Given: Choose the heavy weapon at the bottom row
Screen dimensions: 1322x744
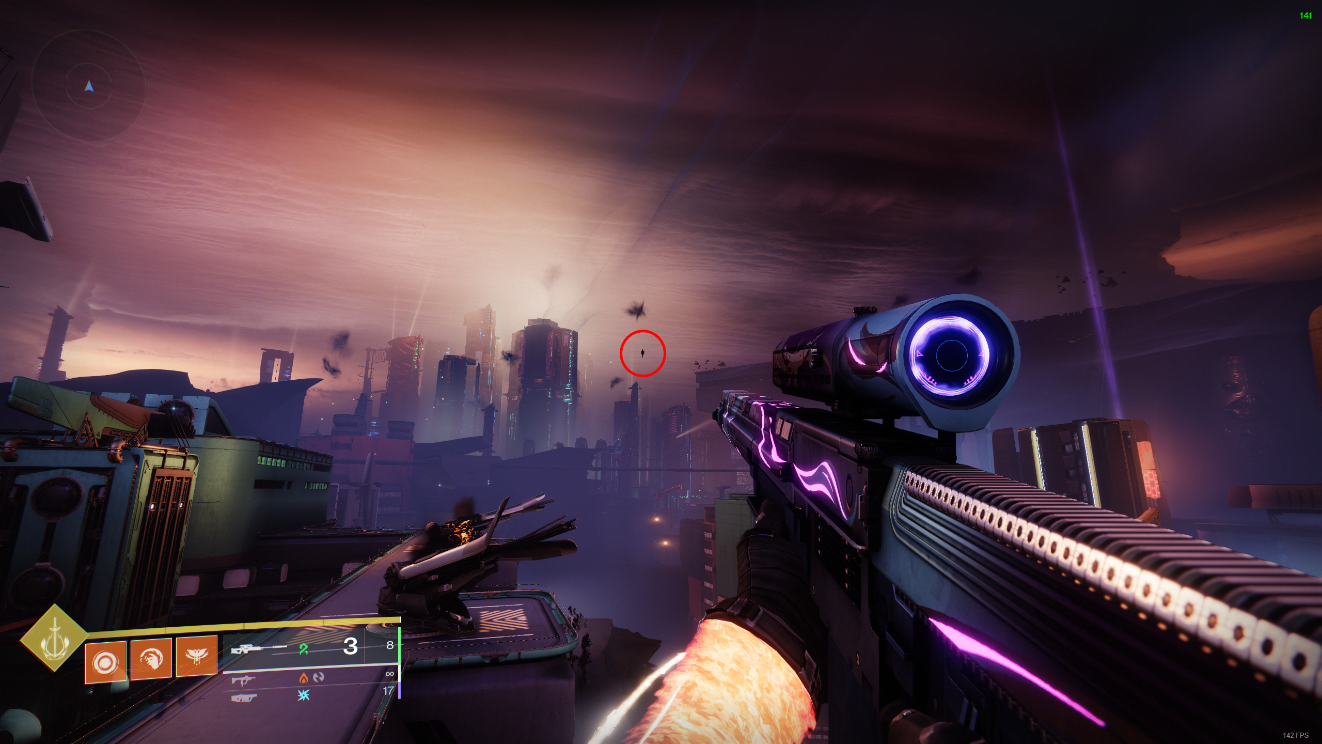Looking at the screenshot, I should coord(243,697).
